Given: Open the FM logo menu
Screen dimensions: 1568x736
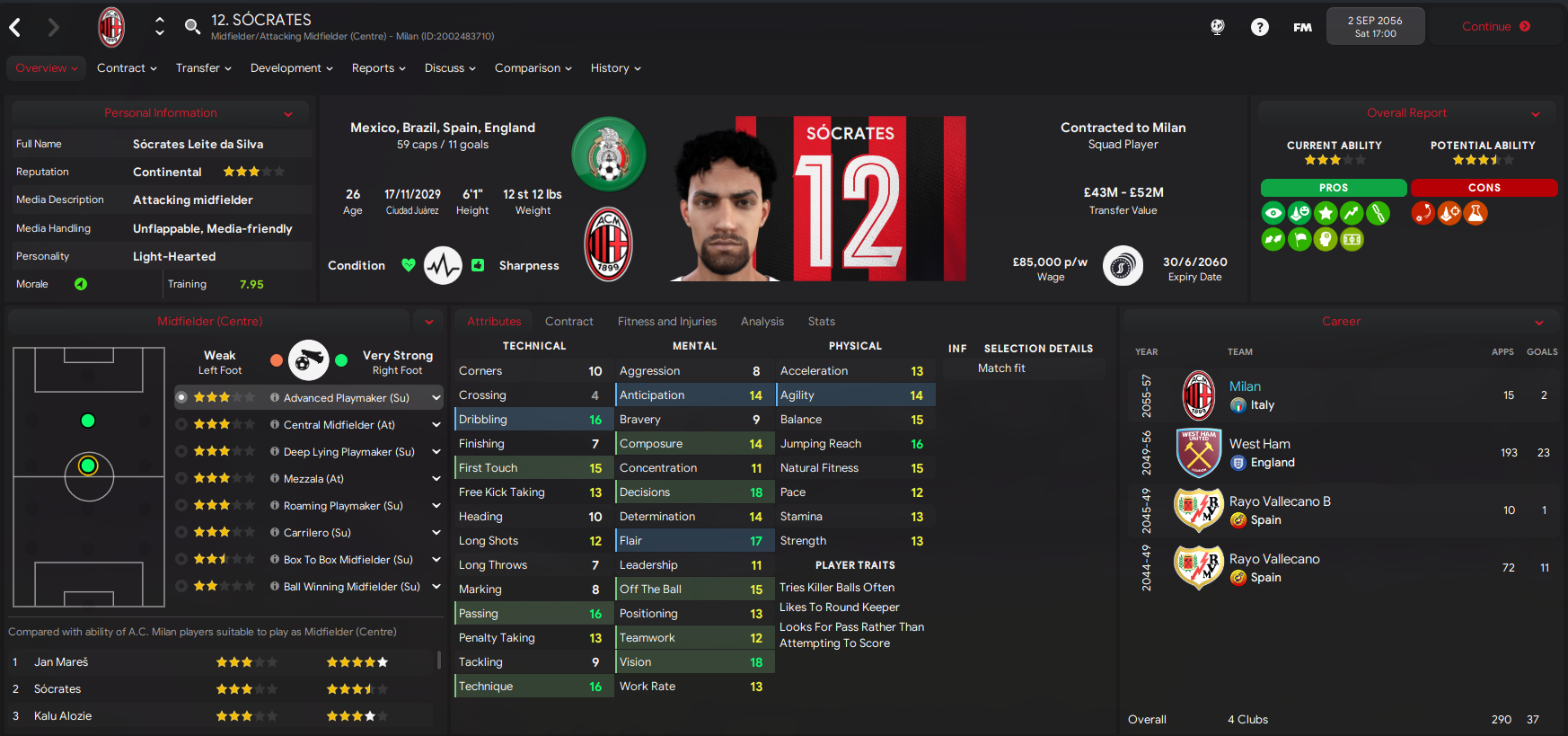Looking at the screenshot, I should [1301, 26].
